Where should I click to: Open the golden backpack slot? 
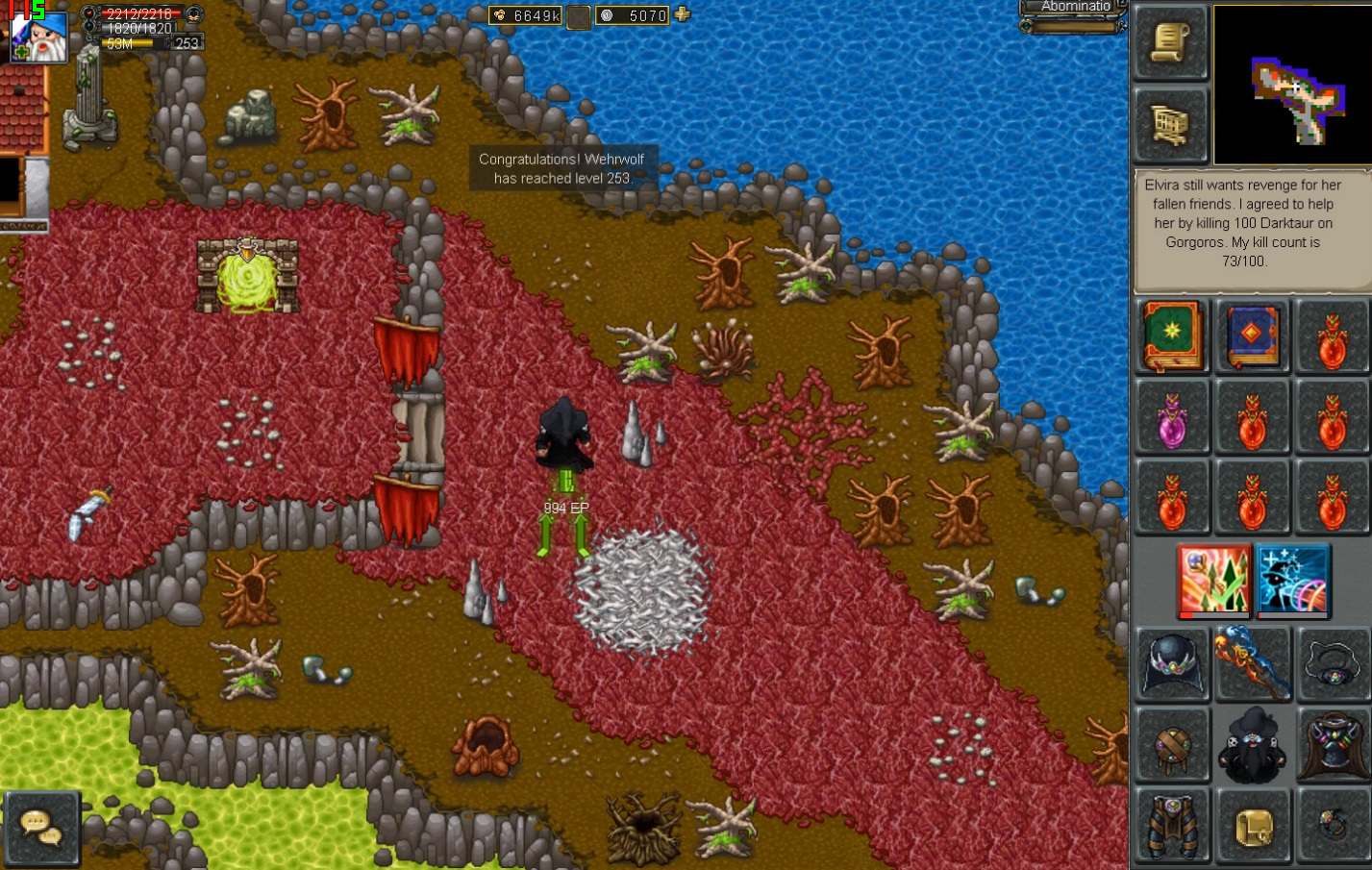1252,825
